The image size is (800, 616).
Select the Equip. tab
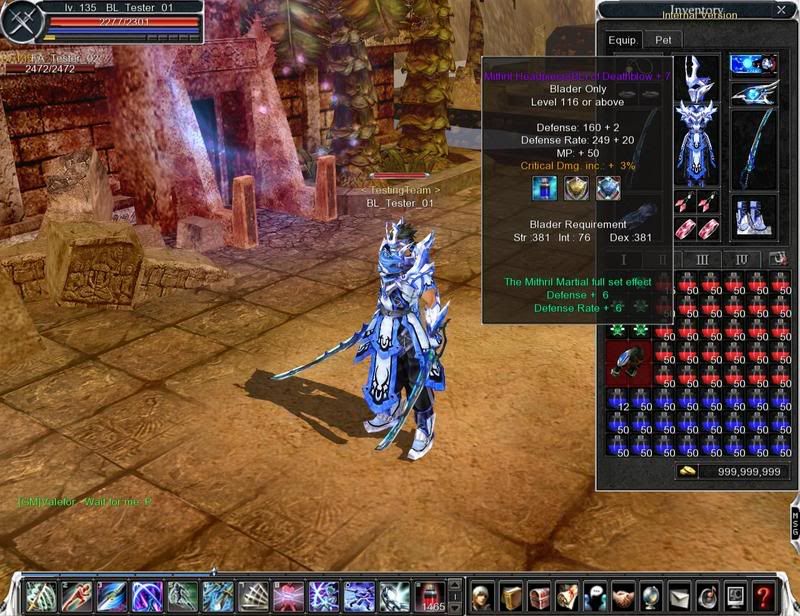coord(621,40)
